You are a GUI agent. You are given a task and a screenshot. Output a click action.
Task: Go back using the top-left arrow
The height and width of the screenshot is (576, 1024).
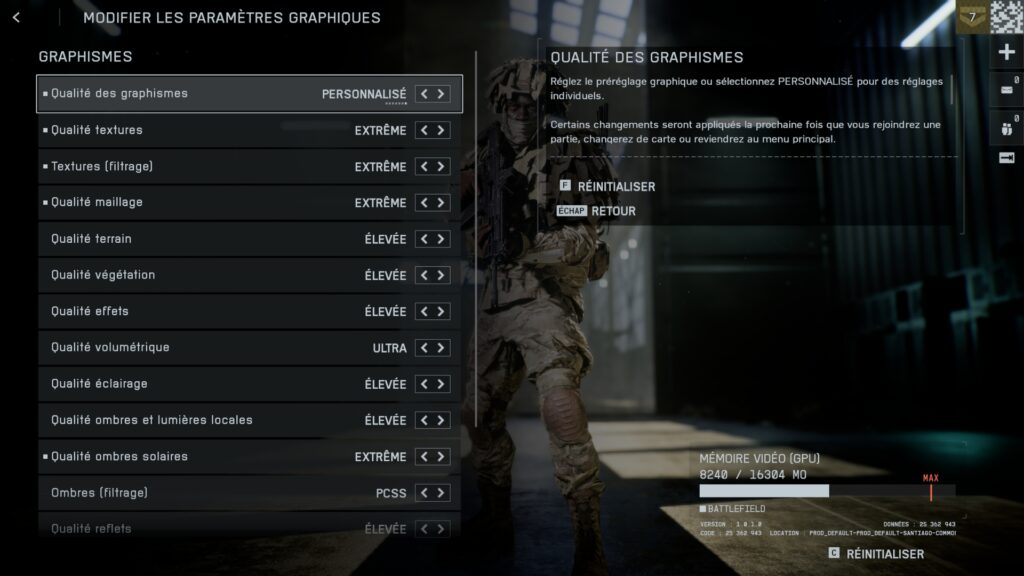pos(16,17)
